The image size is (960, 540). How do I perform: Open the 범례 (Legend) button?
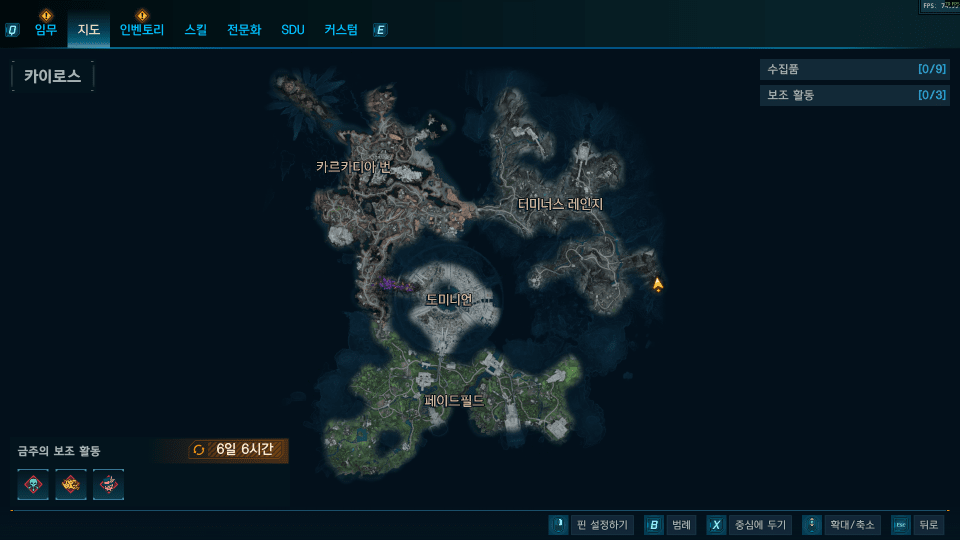click(x=670, y=525)
